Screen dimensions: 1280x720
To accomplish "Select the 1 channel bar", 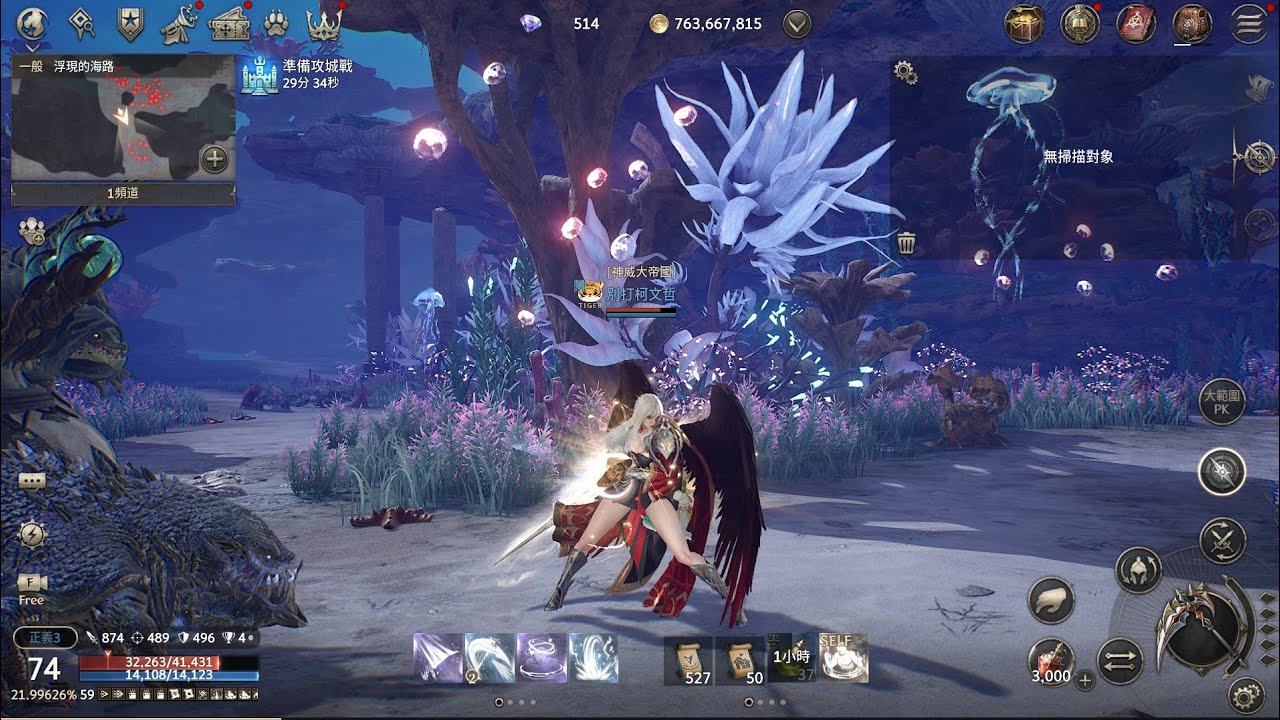I will coord(123,193).
